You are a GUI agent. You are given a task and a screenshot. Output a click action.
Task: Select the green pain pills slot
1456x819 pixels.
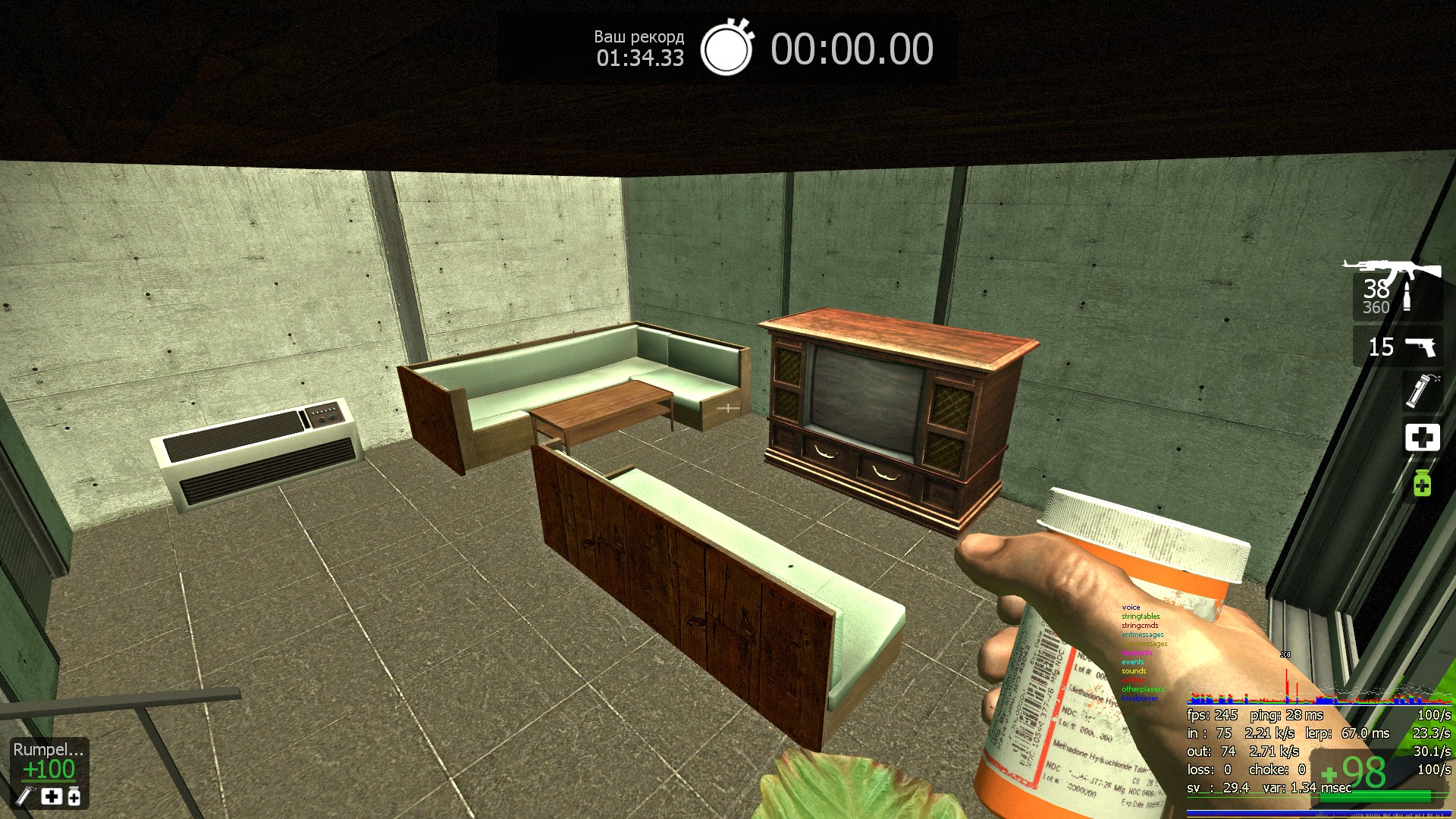pos(1422,483)
